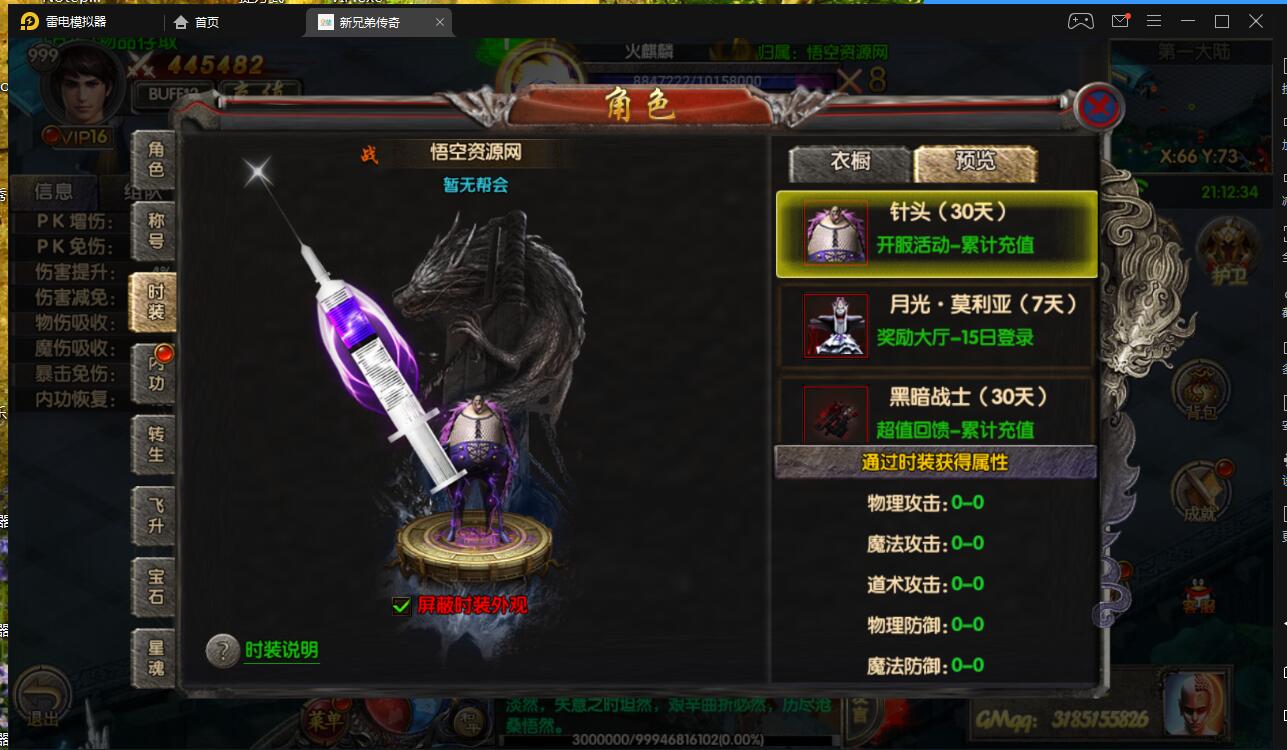Open the 首页 home tab in emulator

pos(196,22)
